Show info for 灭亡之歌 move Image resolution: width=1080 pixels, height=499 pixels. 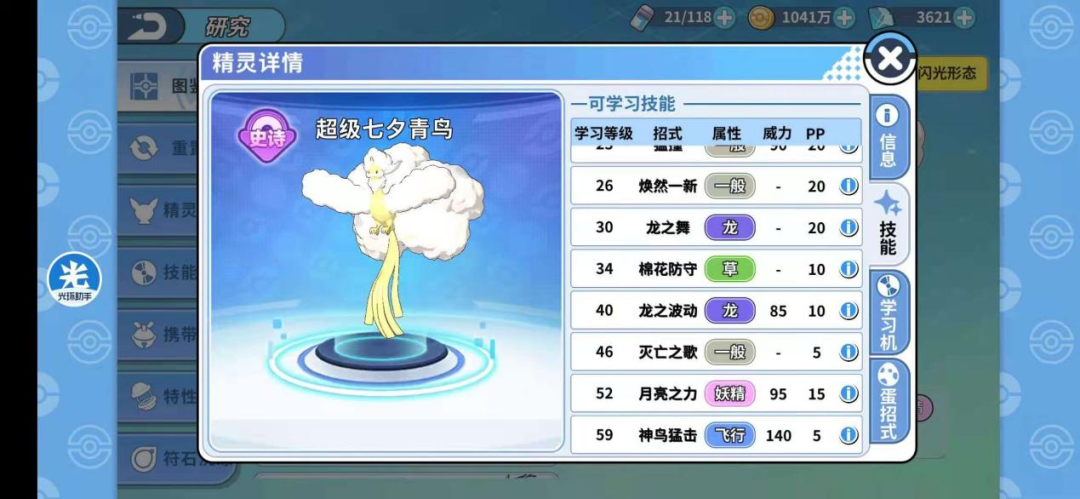pyautogui.click(x=849, y=352)
